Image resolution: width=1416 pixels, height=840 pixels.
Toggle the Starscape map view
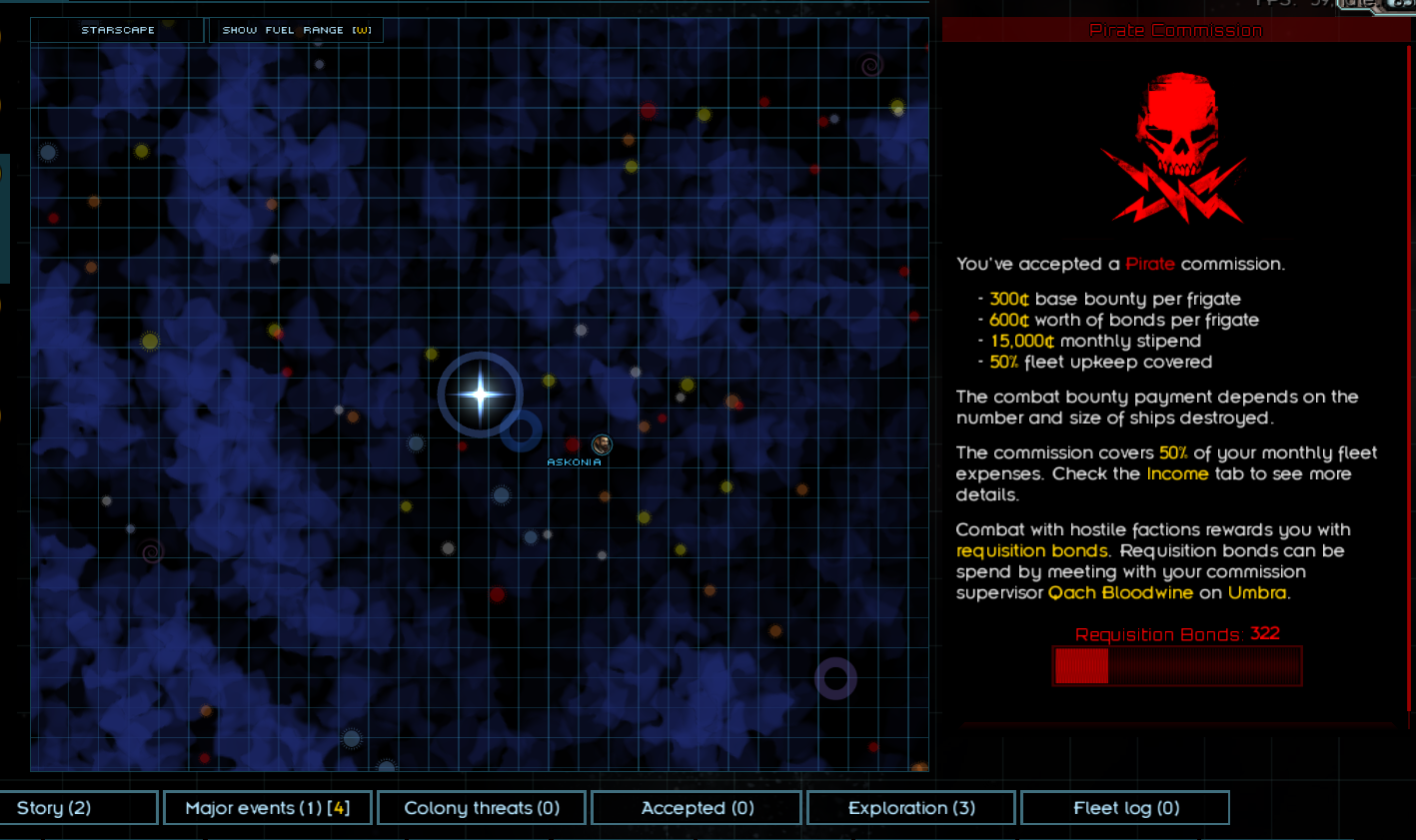(118, 30)
